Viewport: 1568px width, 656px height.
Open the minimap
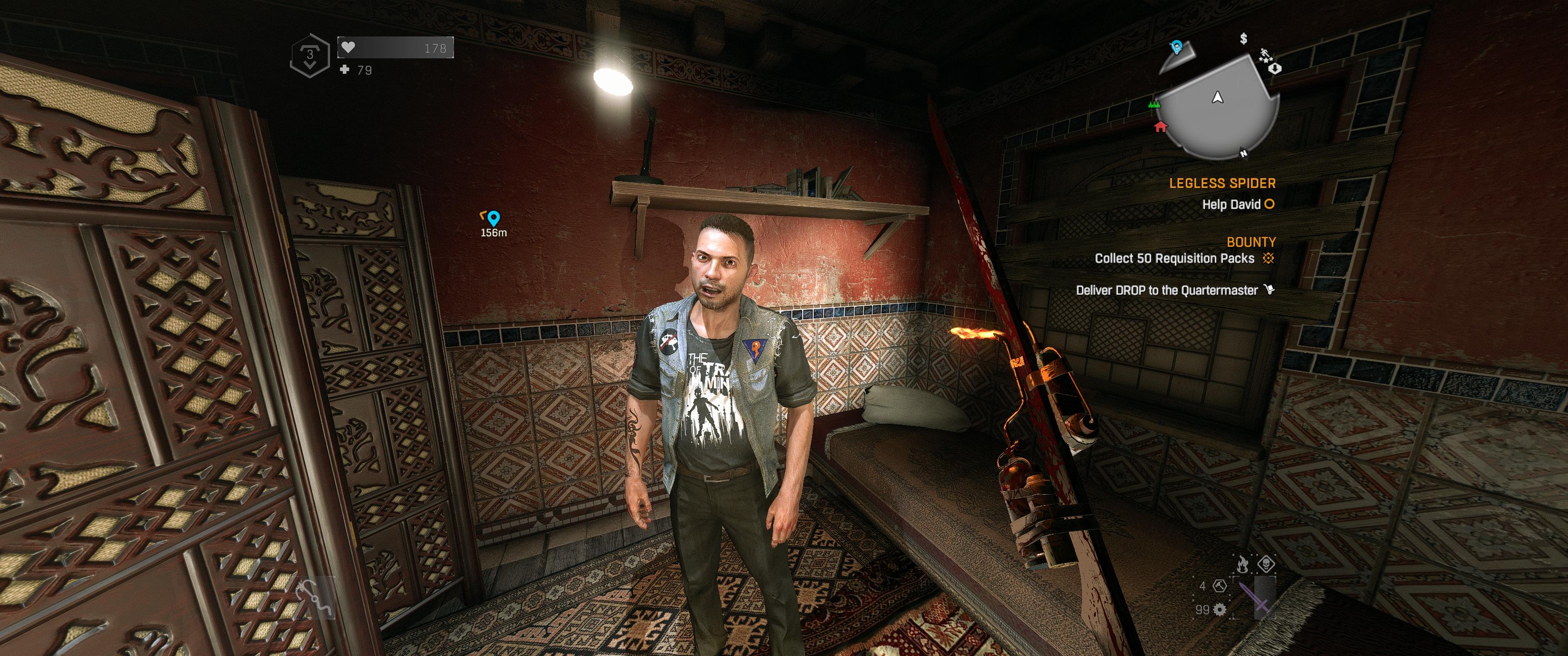click(x=1217, y=107)
